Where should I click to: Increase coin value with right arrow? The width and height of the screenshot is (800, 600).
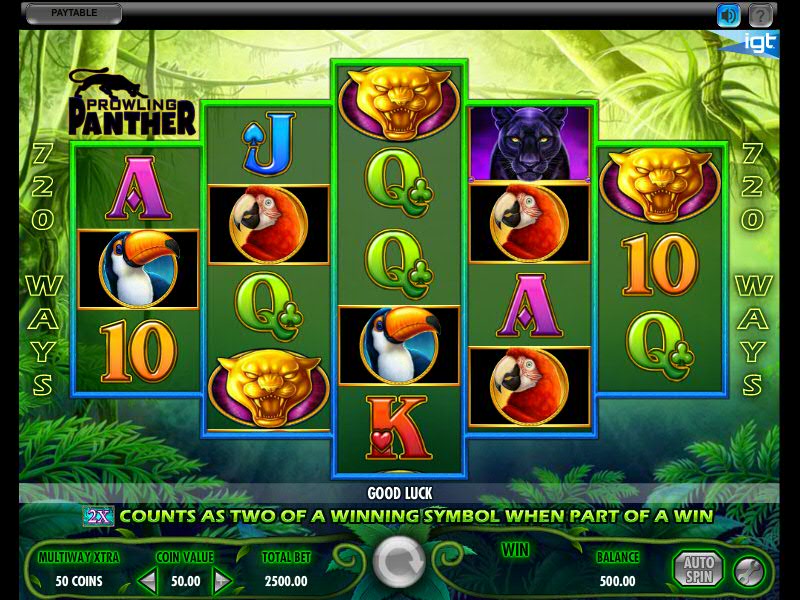click(222, 579)
